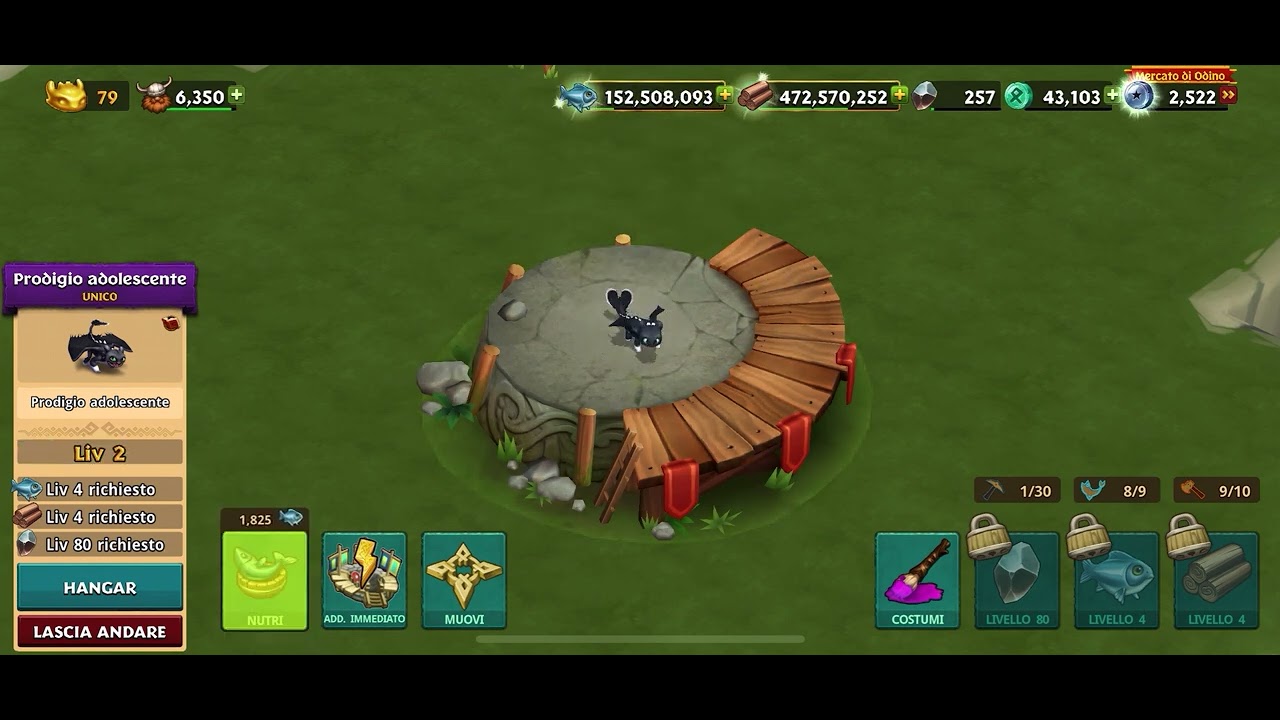The height and width of the screenshot is (720, 1280).
Task: Check the pickaxe 1/30 counter
Action: pos(1017,490)
